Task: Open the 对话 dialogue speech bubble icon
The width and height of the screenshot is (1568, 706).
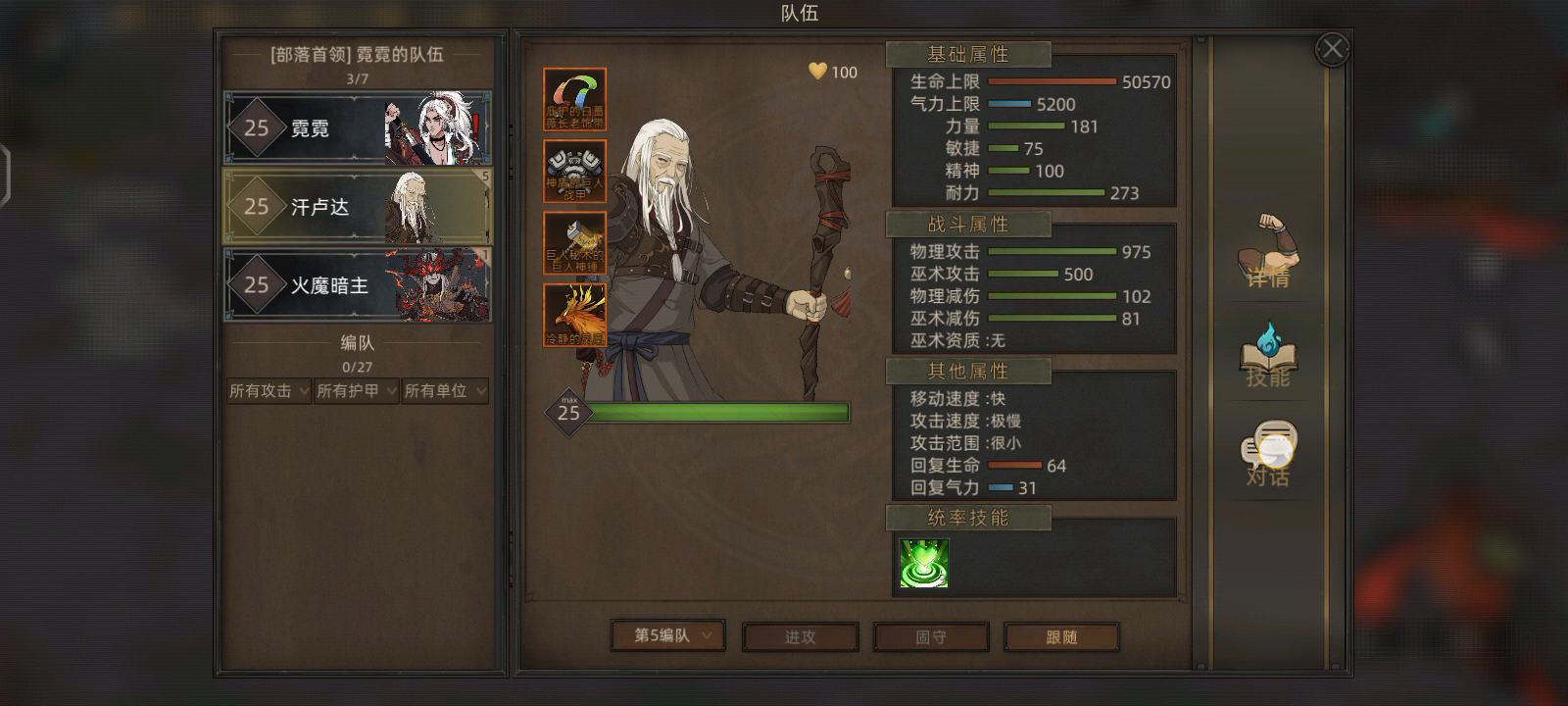Action: click(x=1267, y=446)
